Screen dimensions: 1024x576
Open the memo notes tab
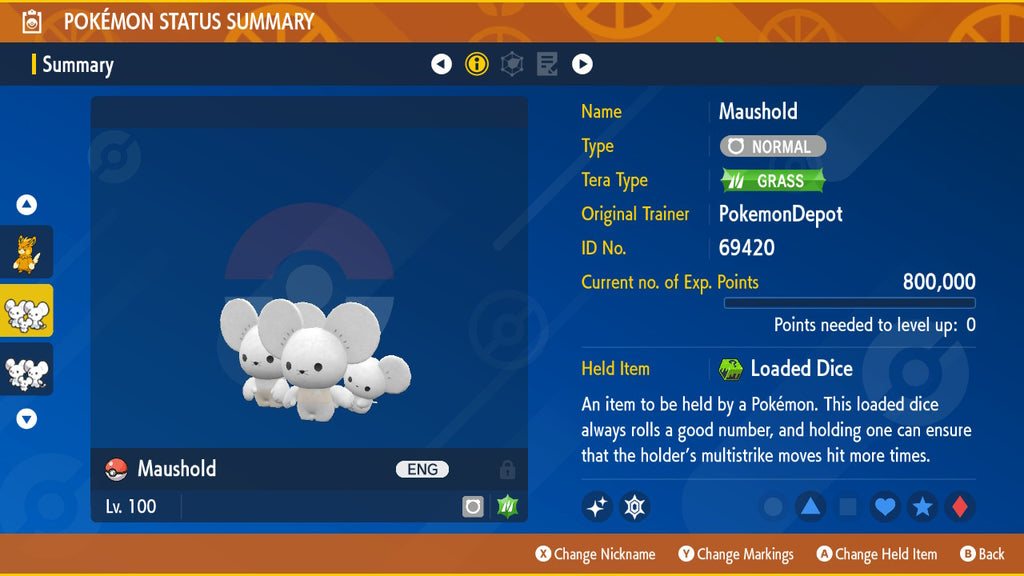547,65
